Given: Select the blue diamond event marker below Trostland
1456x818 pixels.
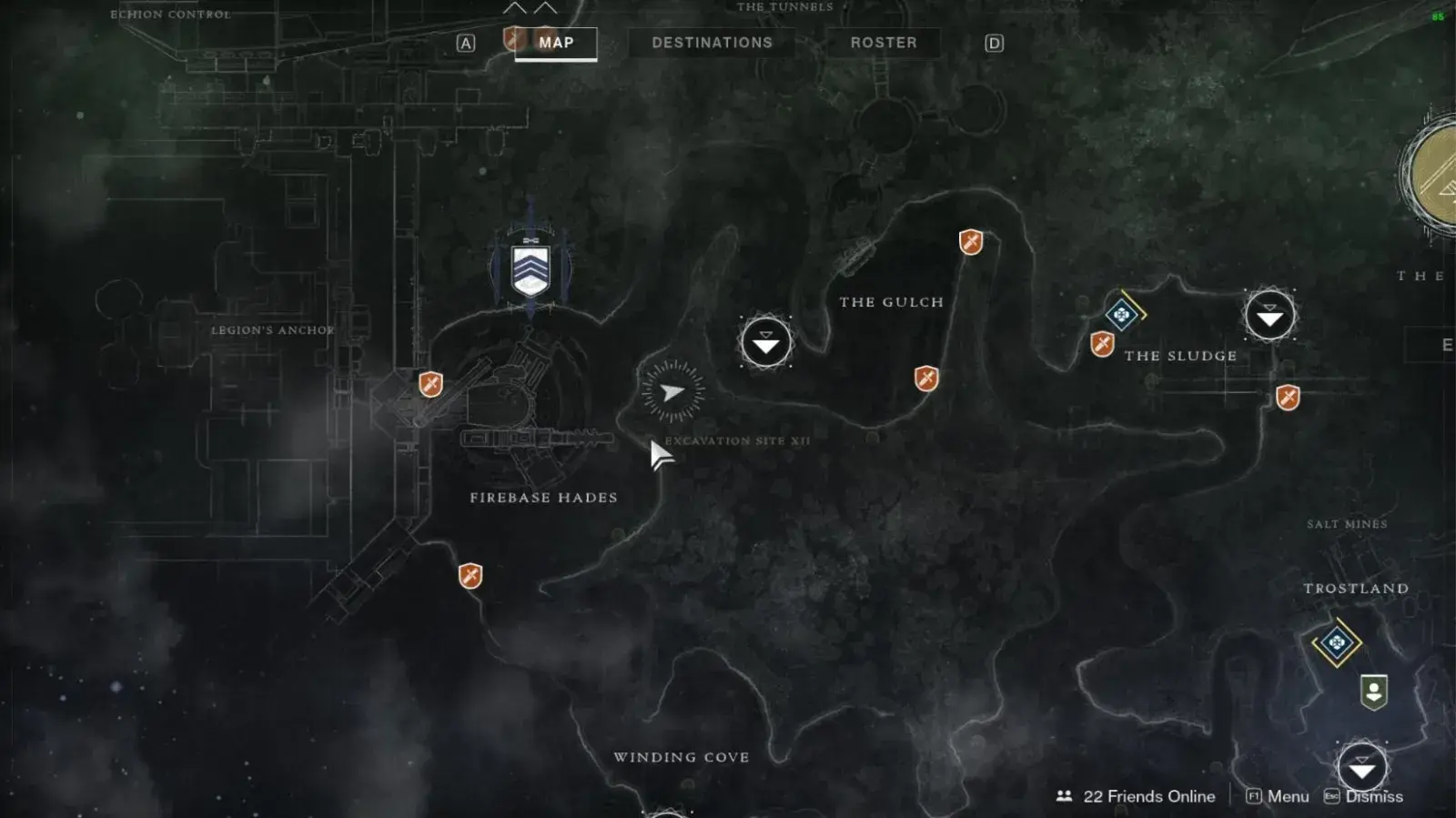Looking at the screenshot, I should [1336, 643].
